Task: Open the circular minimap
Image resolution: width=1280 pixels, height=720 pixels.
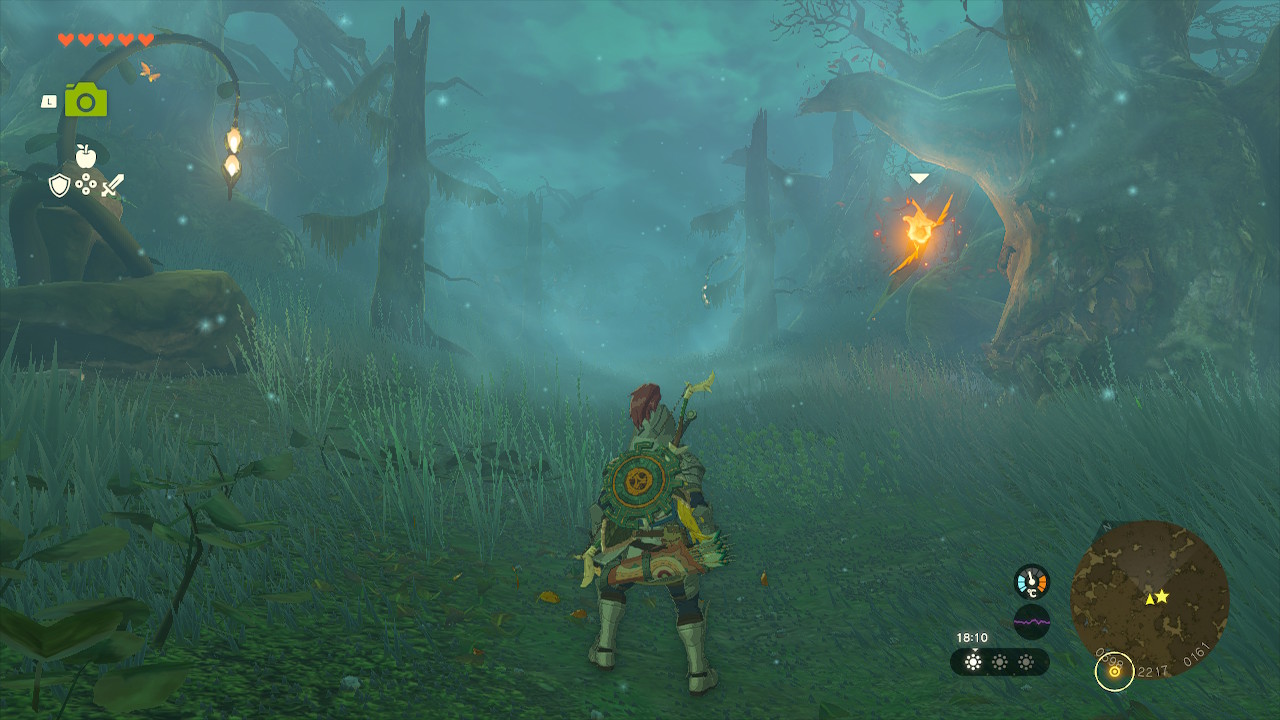Action: click(1149, 599)
